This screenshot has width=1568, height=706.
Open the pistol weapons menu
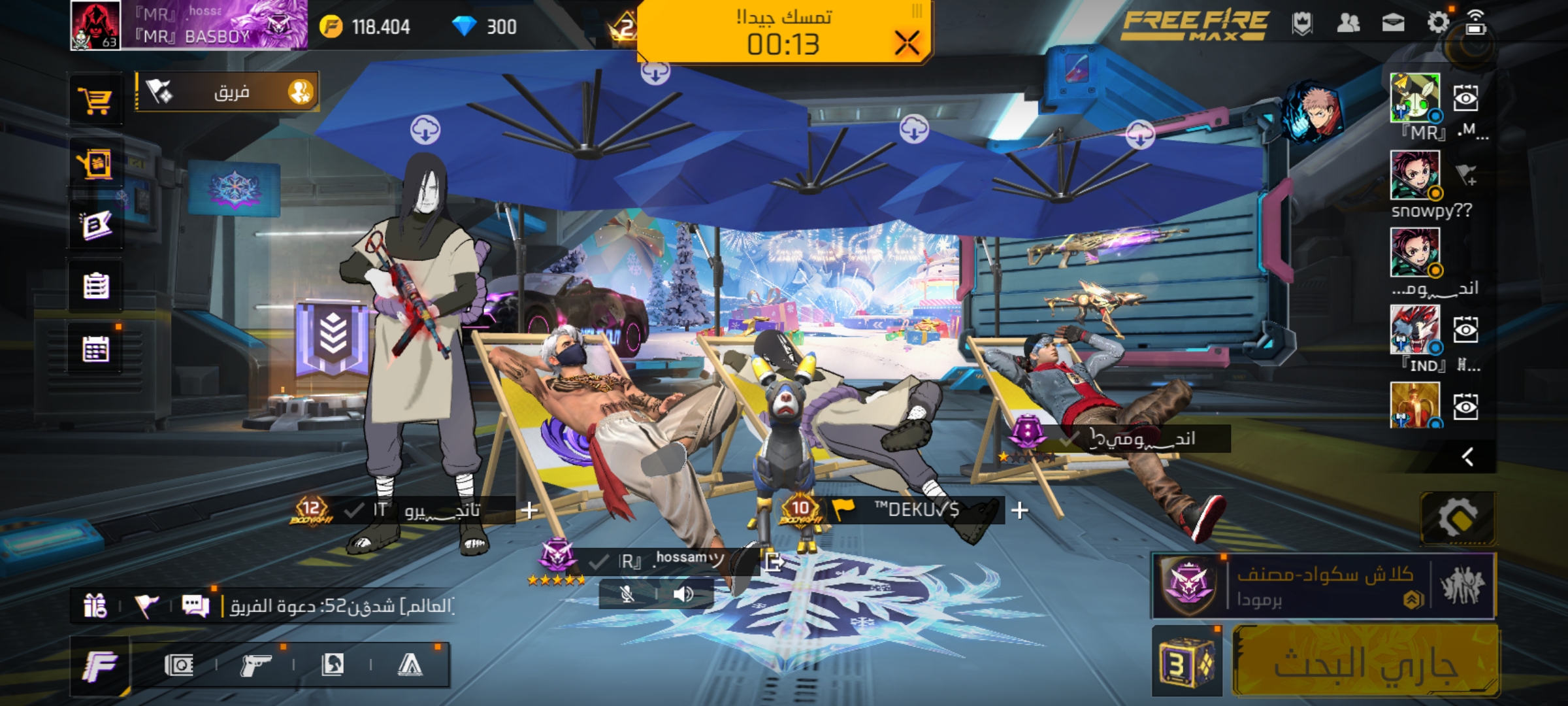click(255, 665)
